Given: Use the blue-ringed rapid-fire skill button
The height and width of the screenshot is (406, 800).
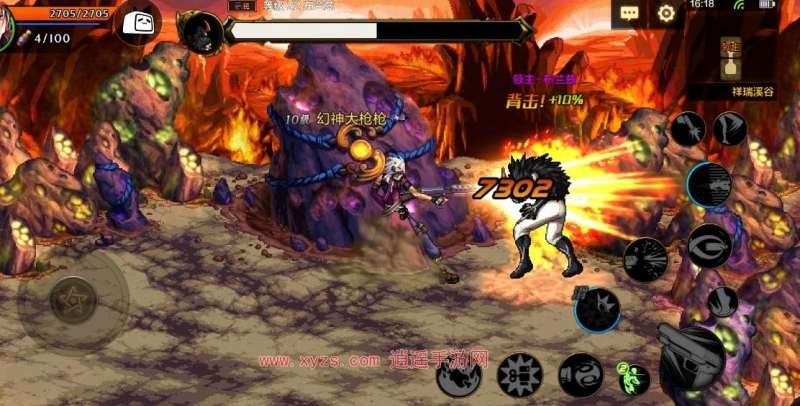Looking at the screenshot, I should tap(709, 185).
